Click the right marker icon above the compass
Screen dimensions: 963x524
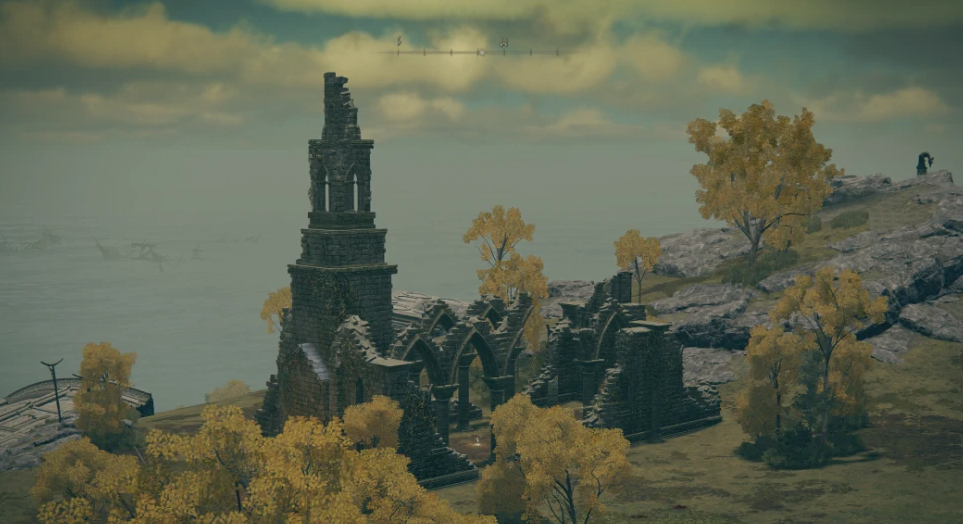coord(504,43)
